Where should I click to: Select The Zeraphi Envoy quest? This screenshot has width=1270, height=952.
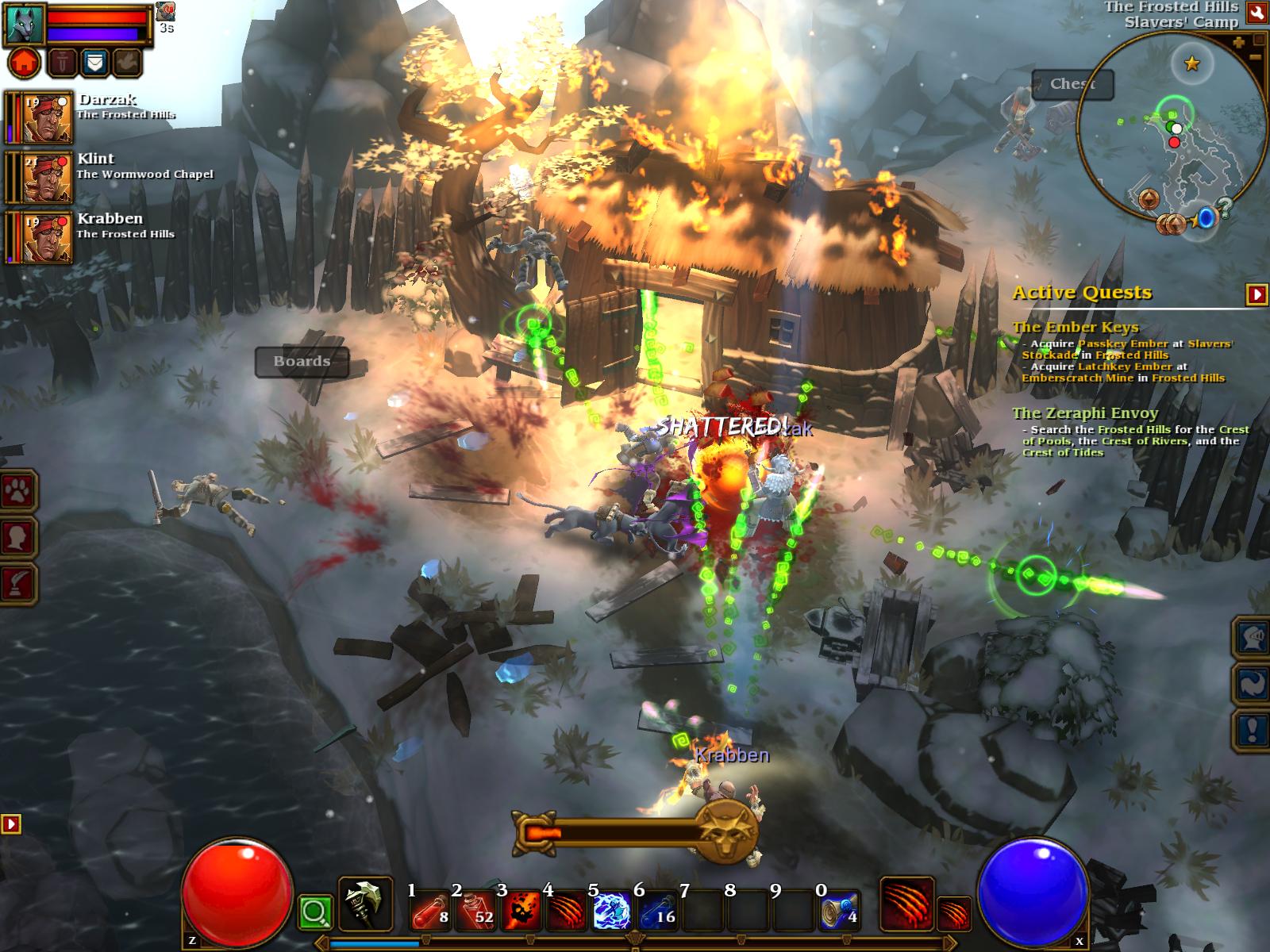pos(1084,413)
